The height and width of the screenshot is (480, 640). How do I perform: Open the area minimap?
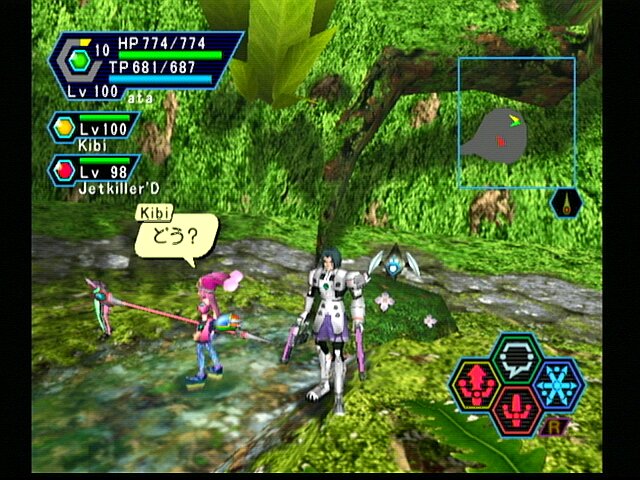pyautogui.click(x=516, y=123)
